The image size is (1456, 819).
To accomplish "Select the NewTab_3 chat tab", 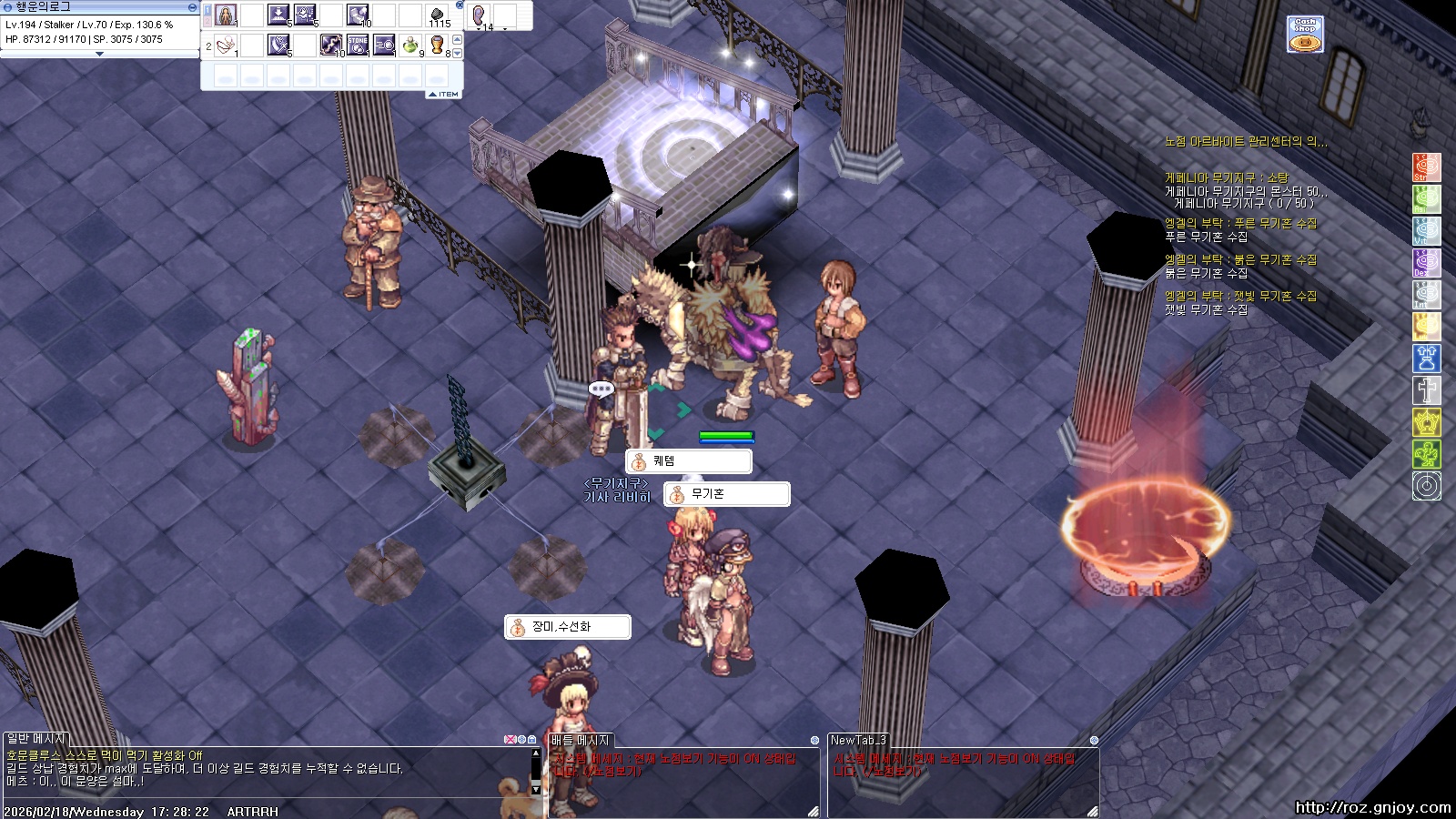I will [858, 741].
